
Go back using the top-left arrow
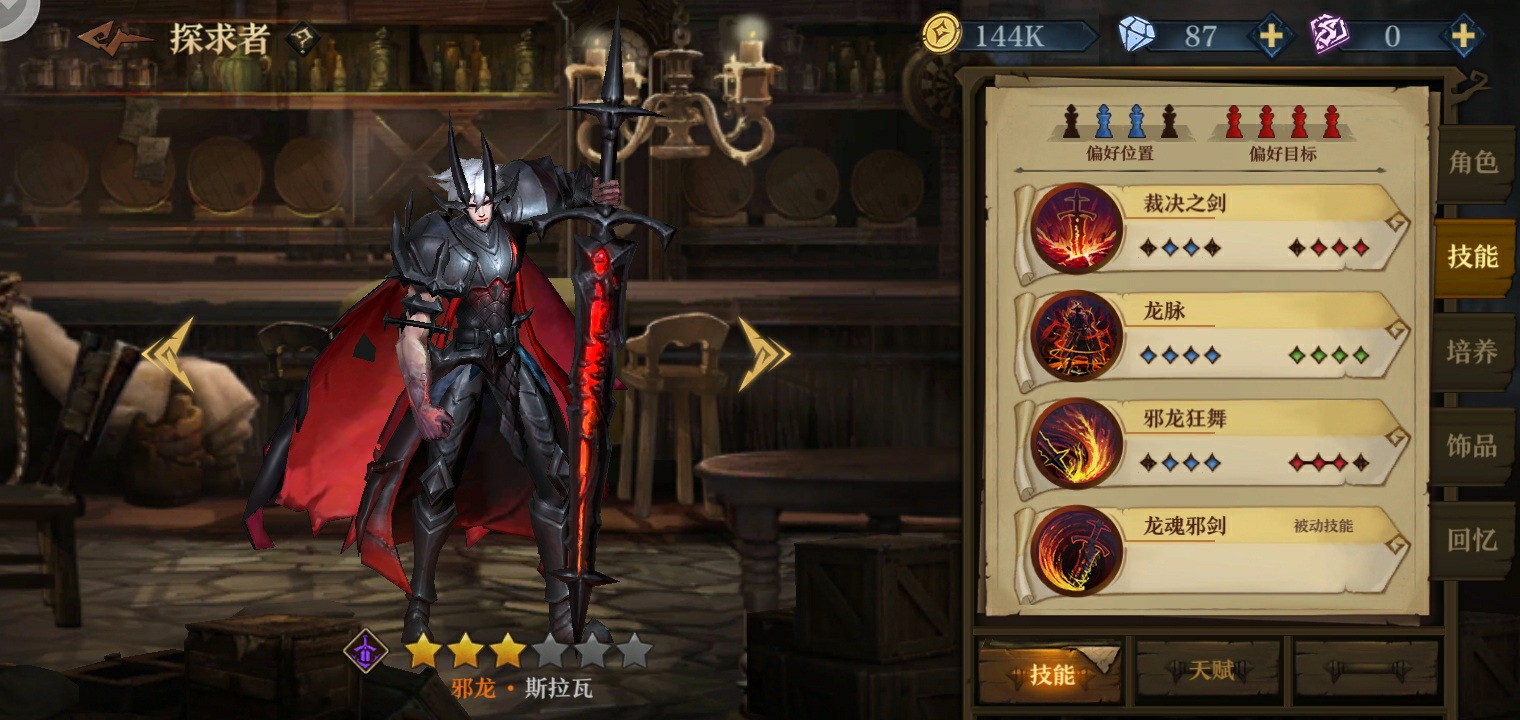pos(112,38)
